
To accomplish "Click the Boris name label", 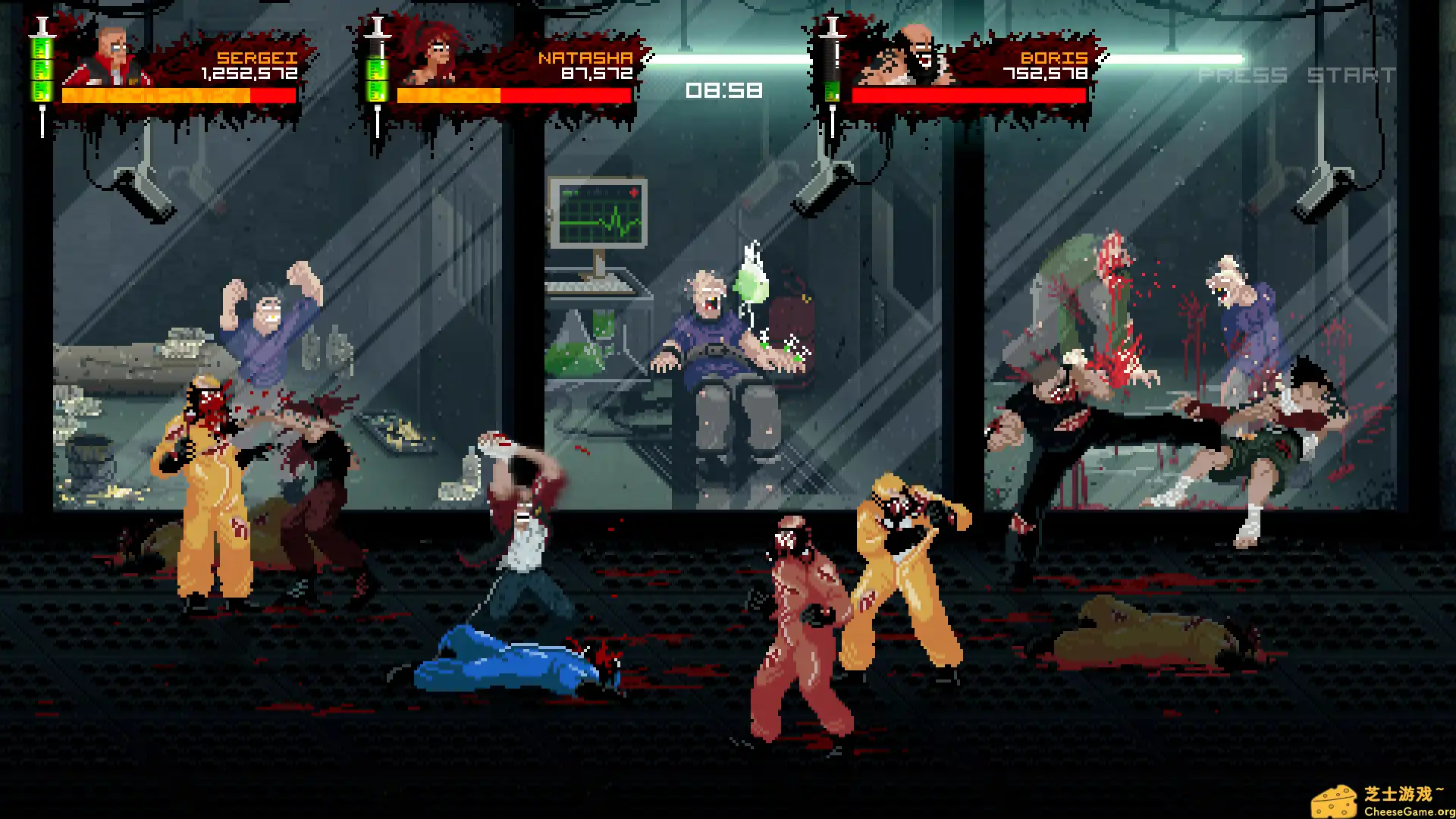I will point(1053,56).
